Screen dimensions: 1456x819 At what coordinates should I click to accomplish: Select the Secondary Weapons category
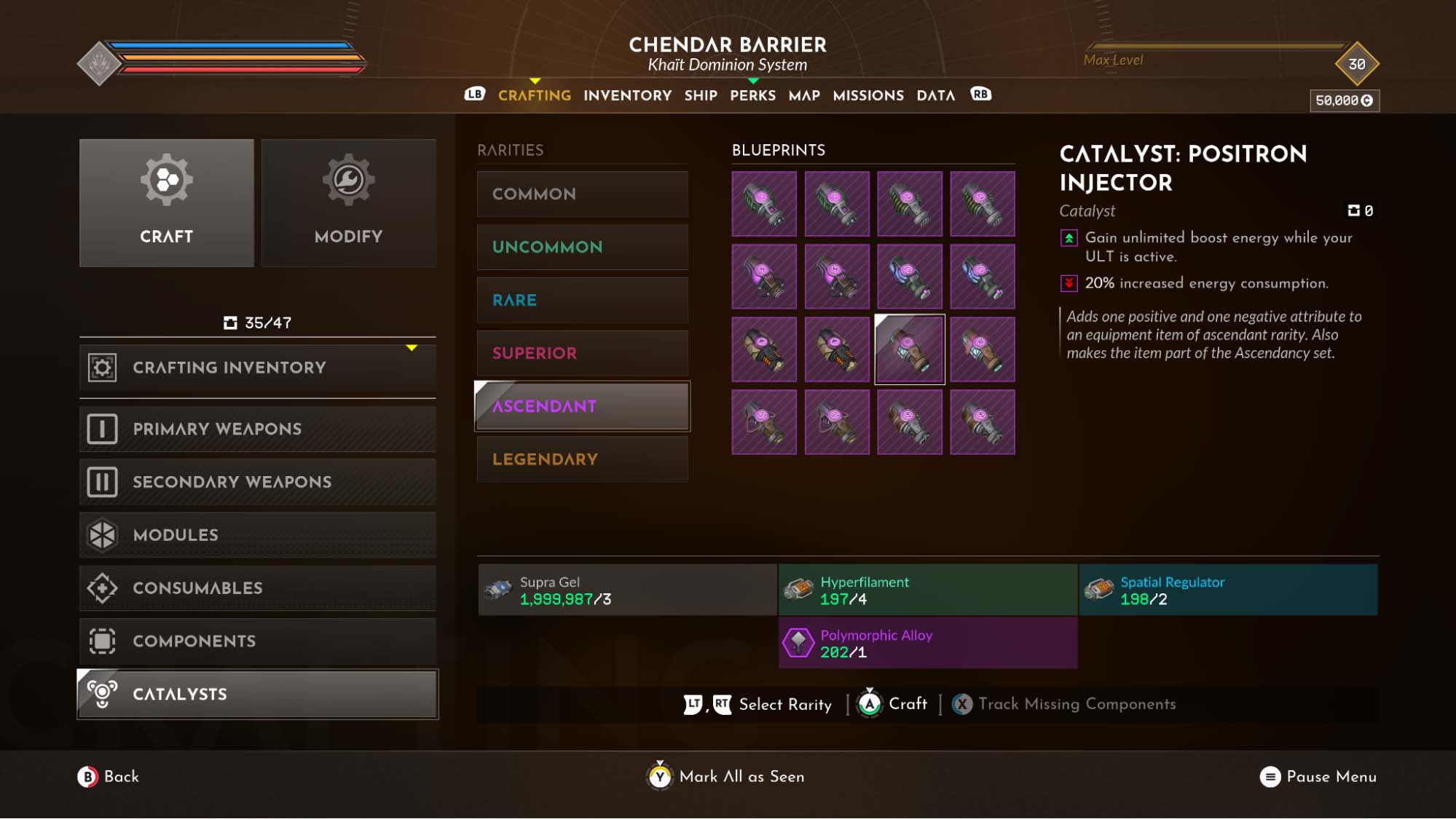click(x=257, y=482)
